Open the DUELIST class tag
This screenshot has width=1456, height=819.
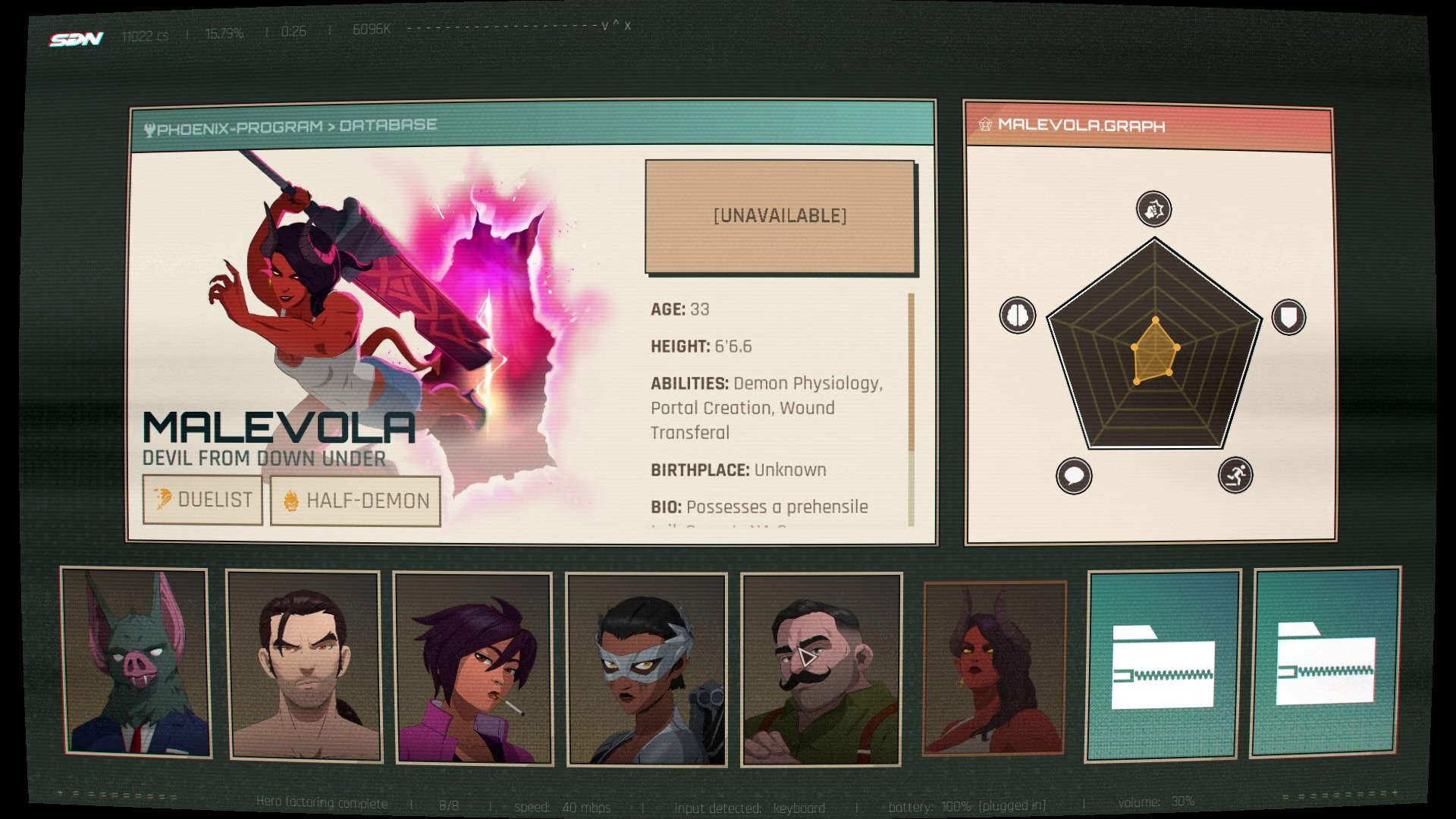[202, 500]
